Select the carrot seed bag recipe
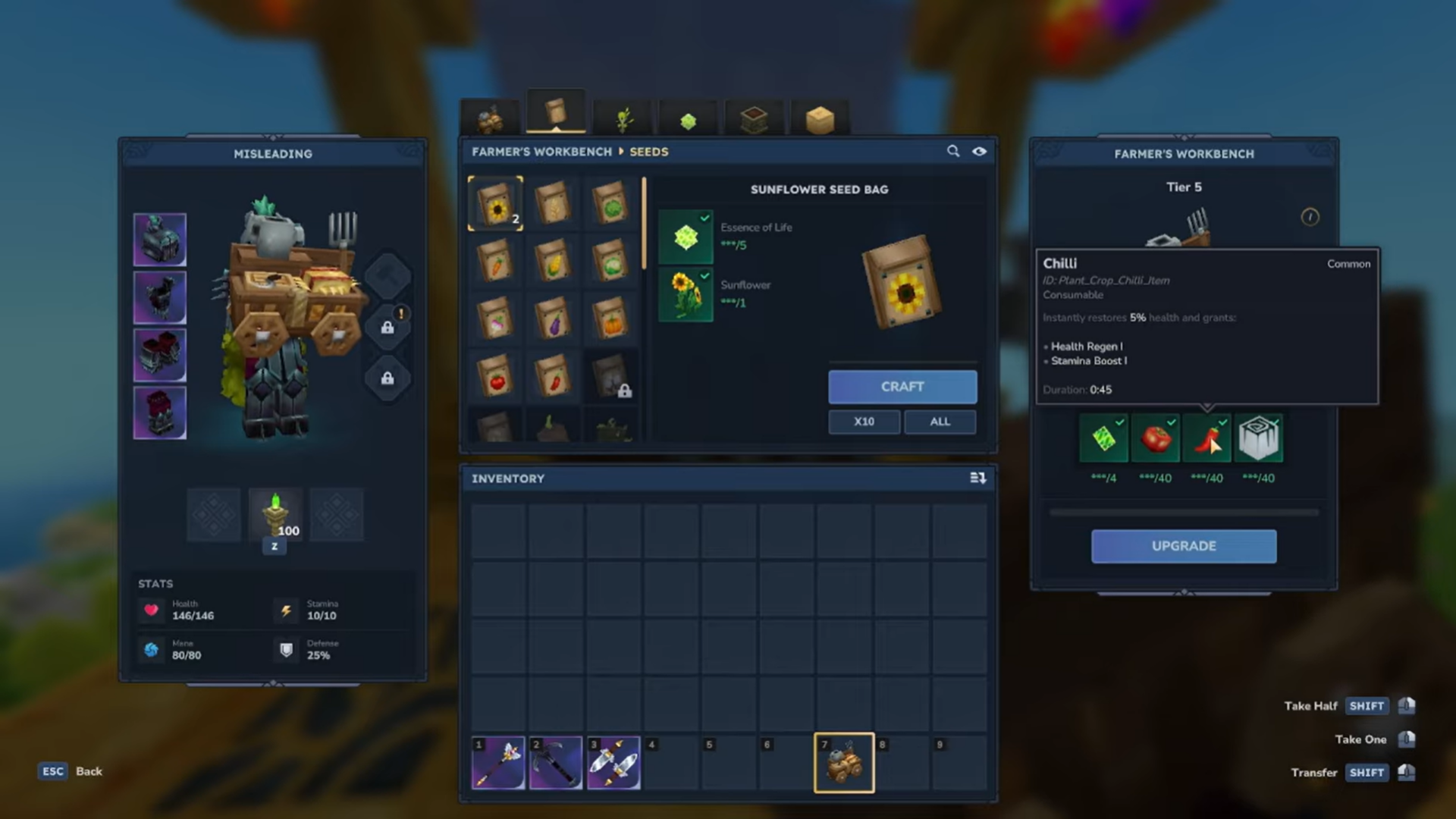Screen dimensions: 1456x819 [495, 260]
